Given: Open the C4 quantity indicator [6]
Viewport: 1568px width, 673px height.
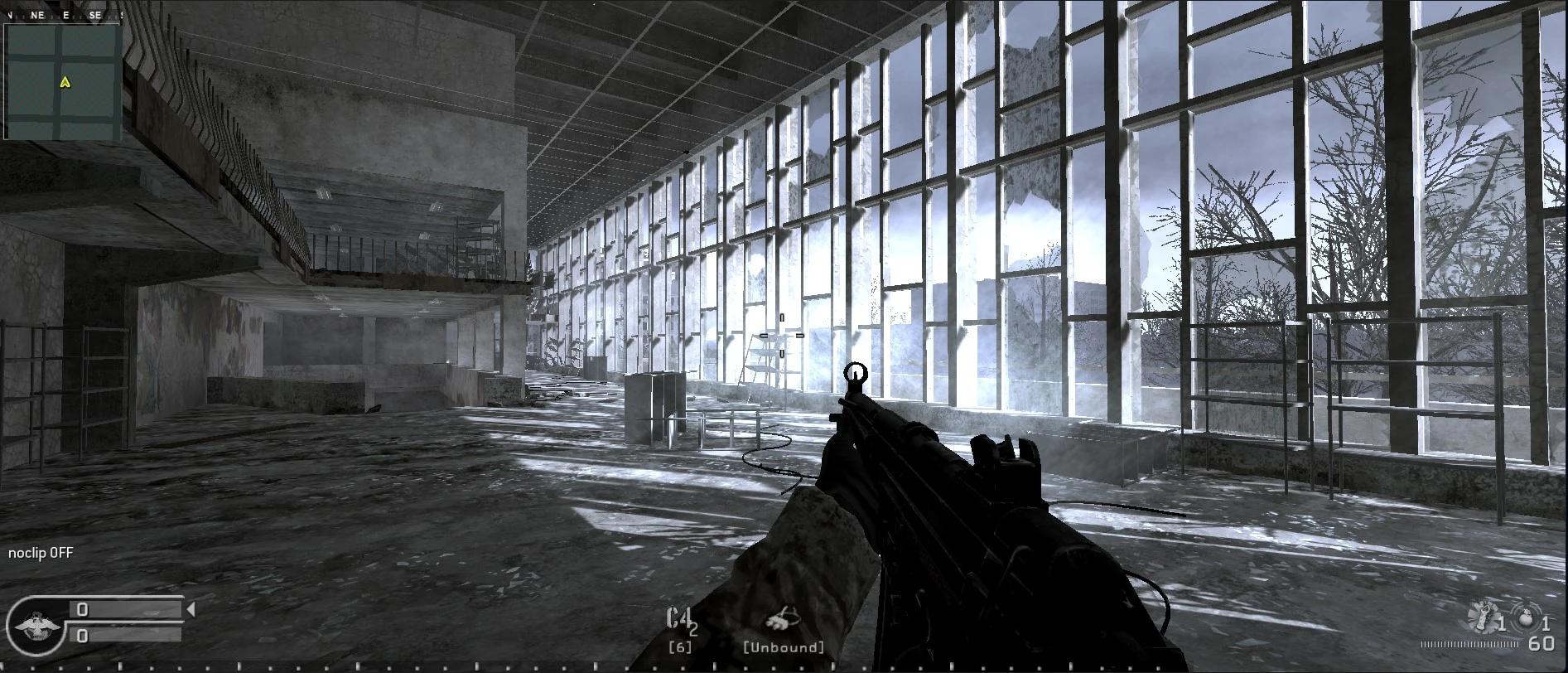Looking at the screenshot, I should click(679, 646).
